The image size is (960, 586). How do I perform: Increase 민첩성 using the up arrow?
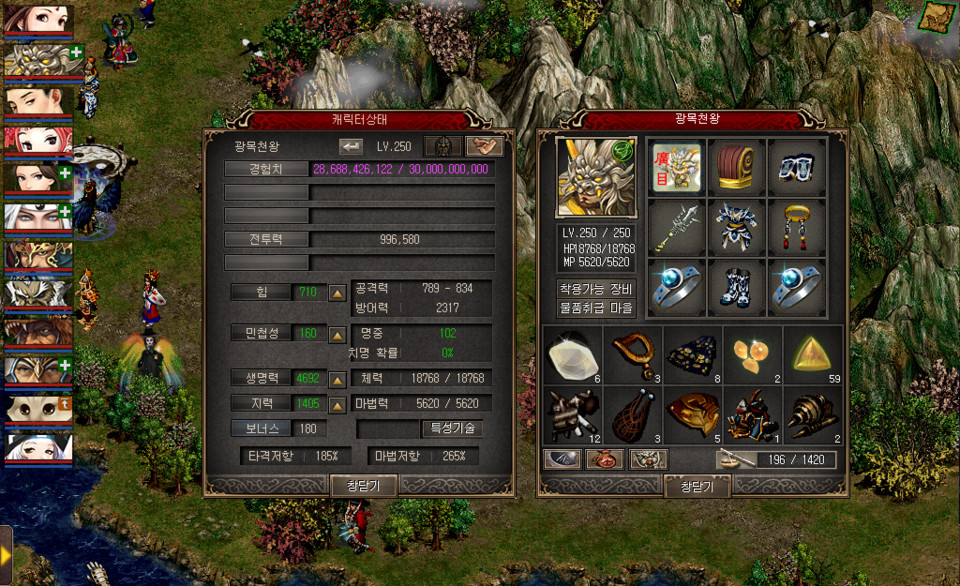point(337,333)
